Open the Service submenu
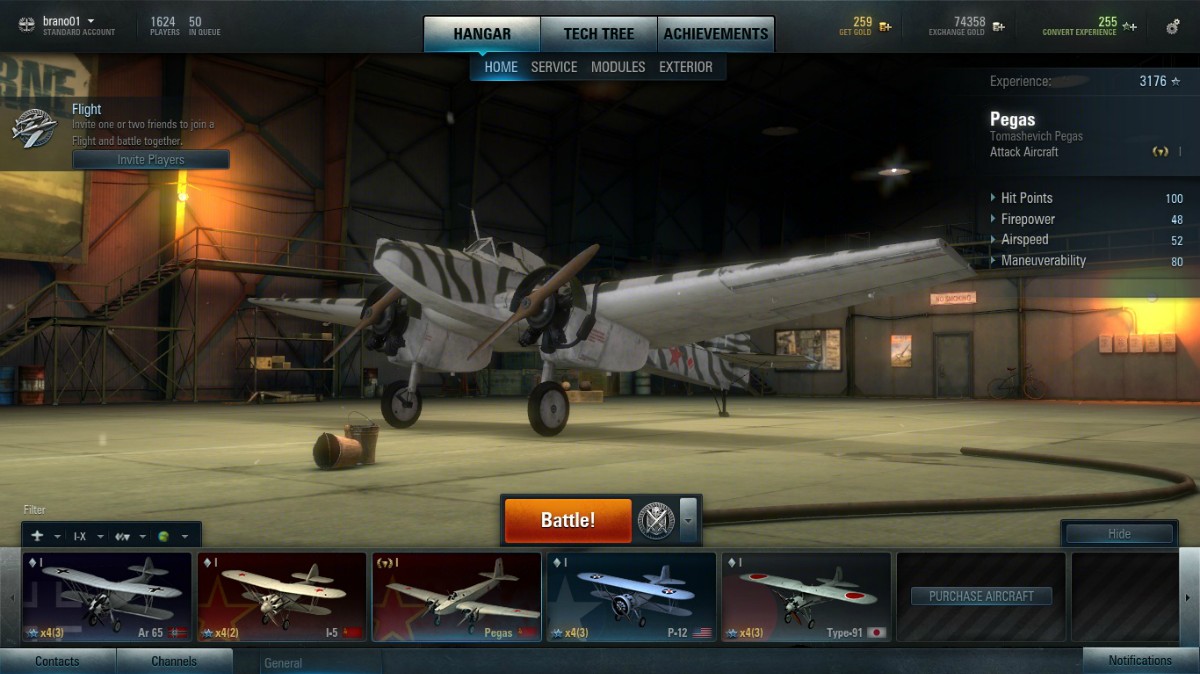The width and height of the screenshot is (1200, 674). pos(554,67)
